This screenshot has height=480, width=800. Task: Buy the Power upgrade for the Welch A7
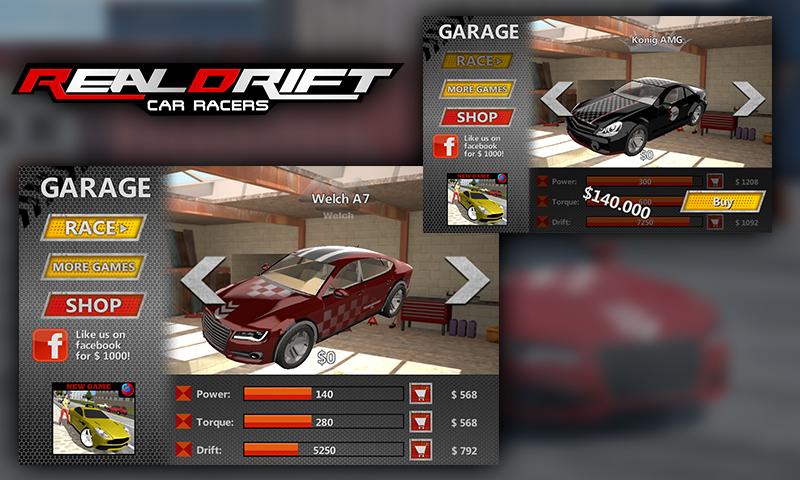pyautogui.click(x=422, y=394)
